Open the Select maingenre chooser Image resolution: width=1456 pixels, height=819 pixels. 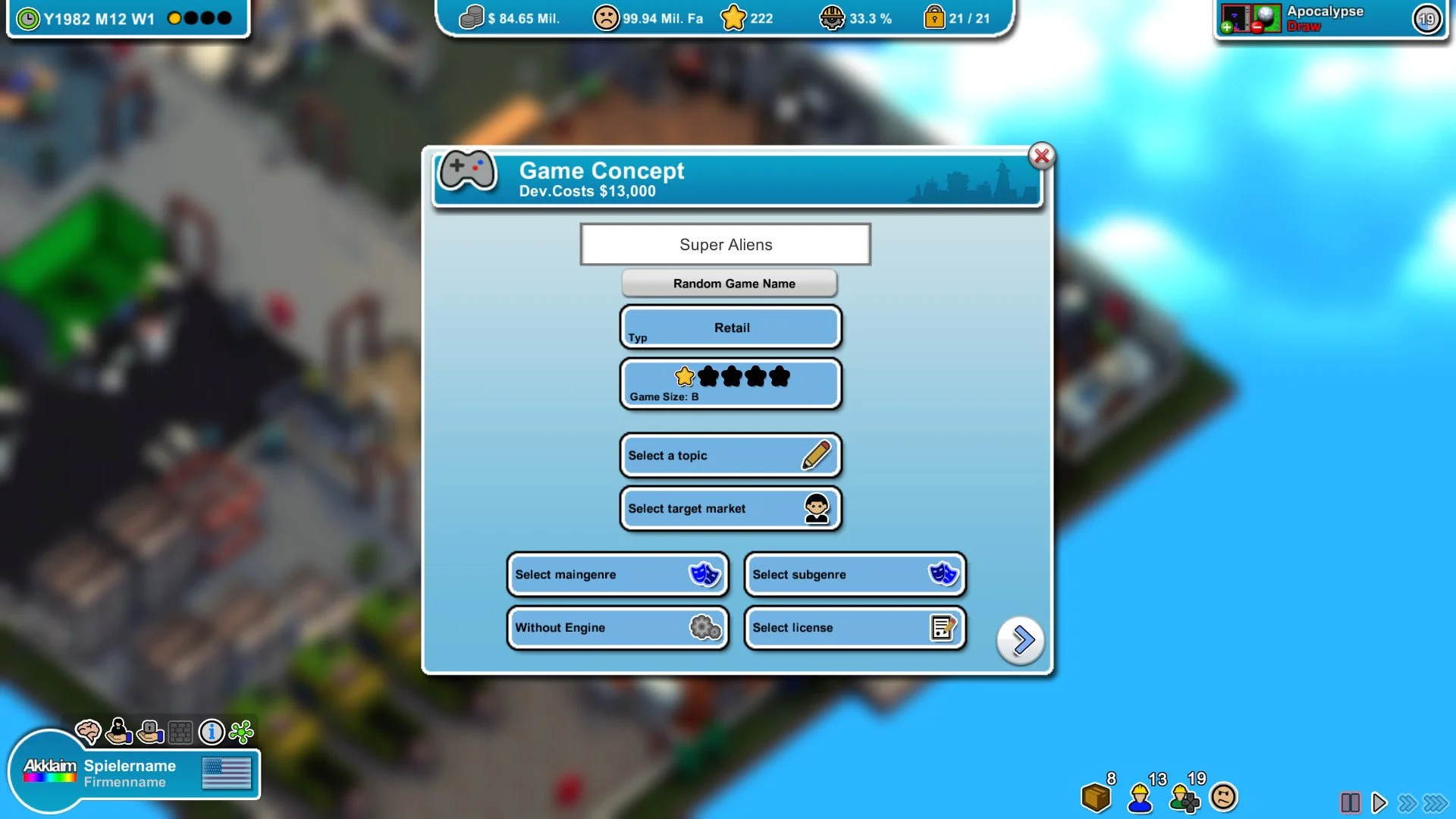pos(617,575)
